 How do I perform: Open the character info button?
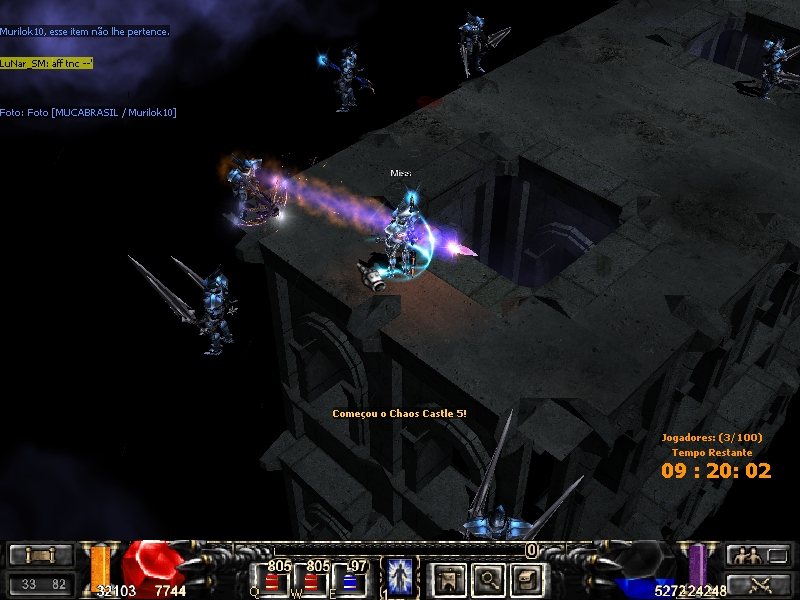pyautogui.click(x=447, y=578)
